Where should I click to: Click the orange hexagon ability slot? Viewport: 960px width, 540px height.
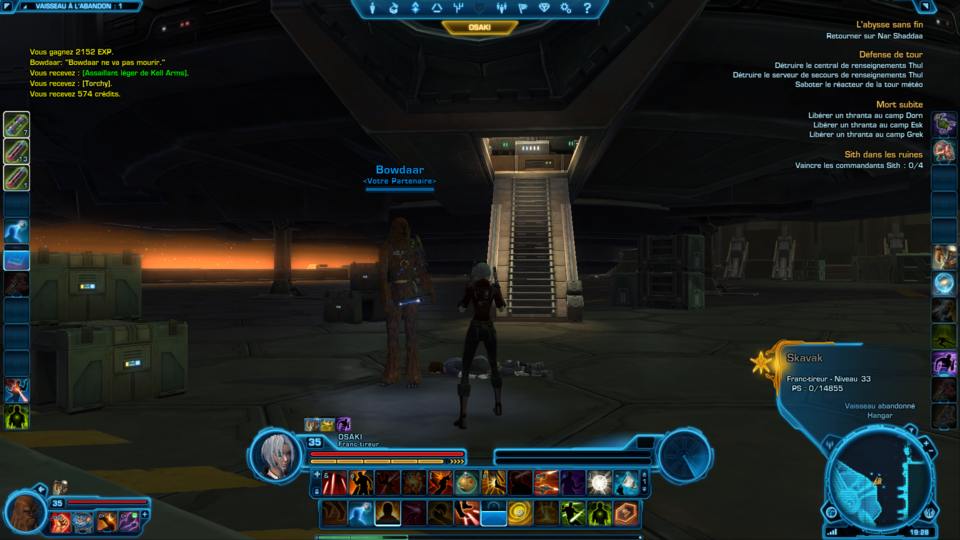tap(624, 513)
